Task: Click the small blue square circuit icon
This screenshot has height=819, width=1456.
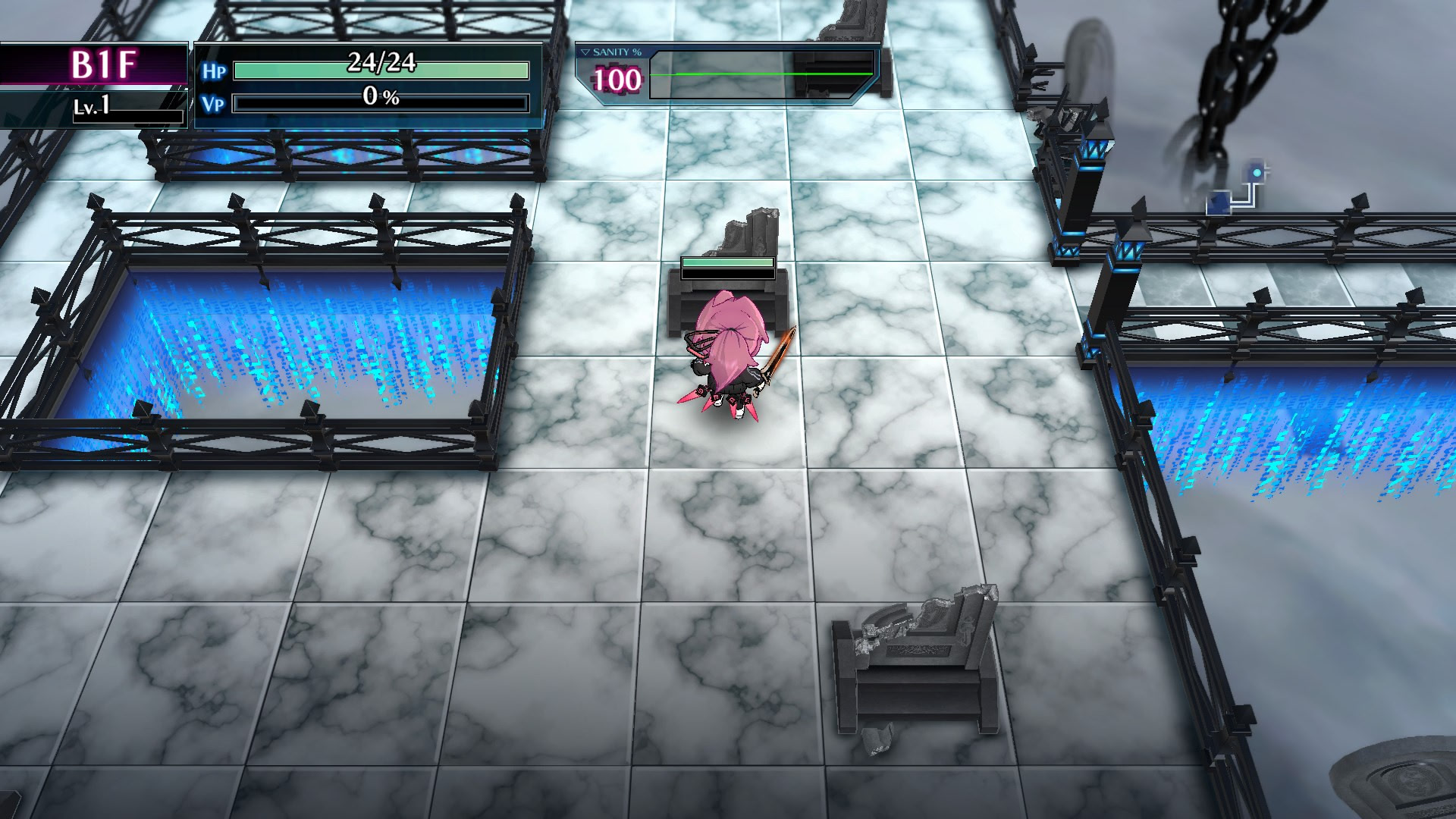Action: click(x=1218, y=203)
